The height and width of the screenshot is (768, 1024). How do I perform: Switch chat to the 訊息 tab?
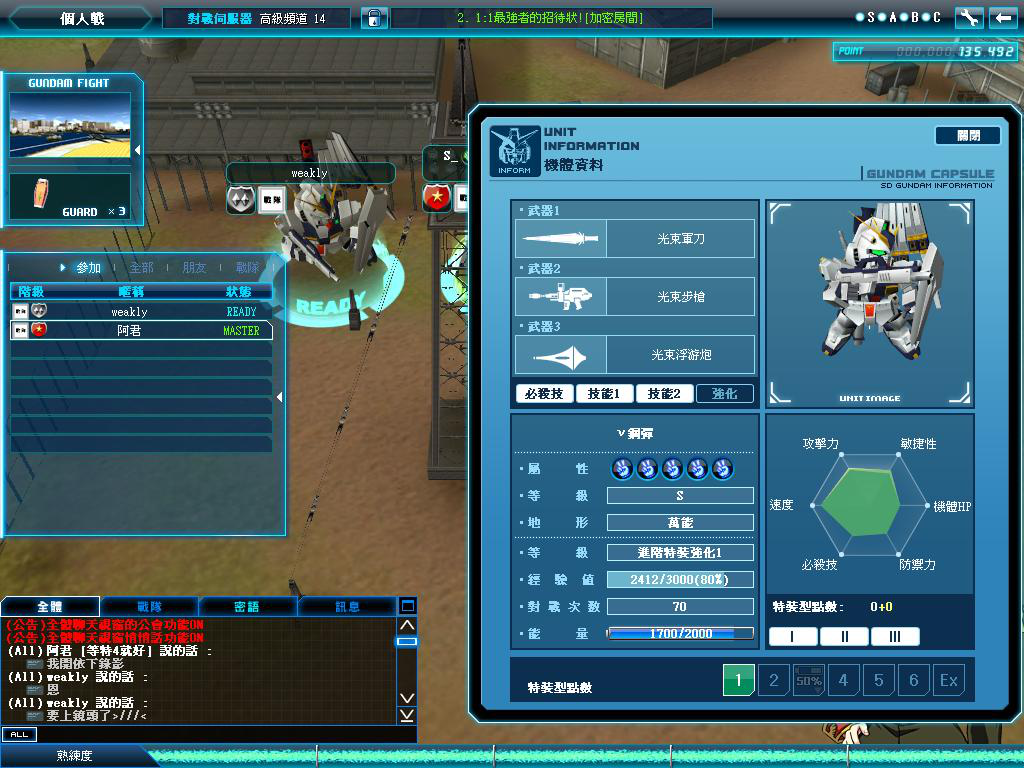(x=347, y=607)
